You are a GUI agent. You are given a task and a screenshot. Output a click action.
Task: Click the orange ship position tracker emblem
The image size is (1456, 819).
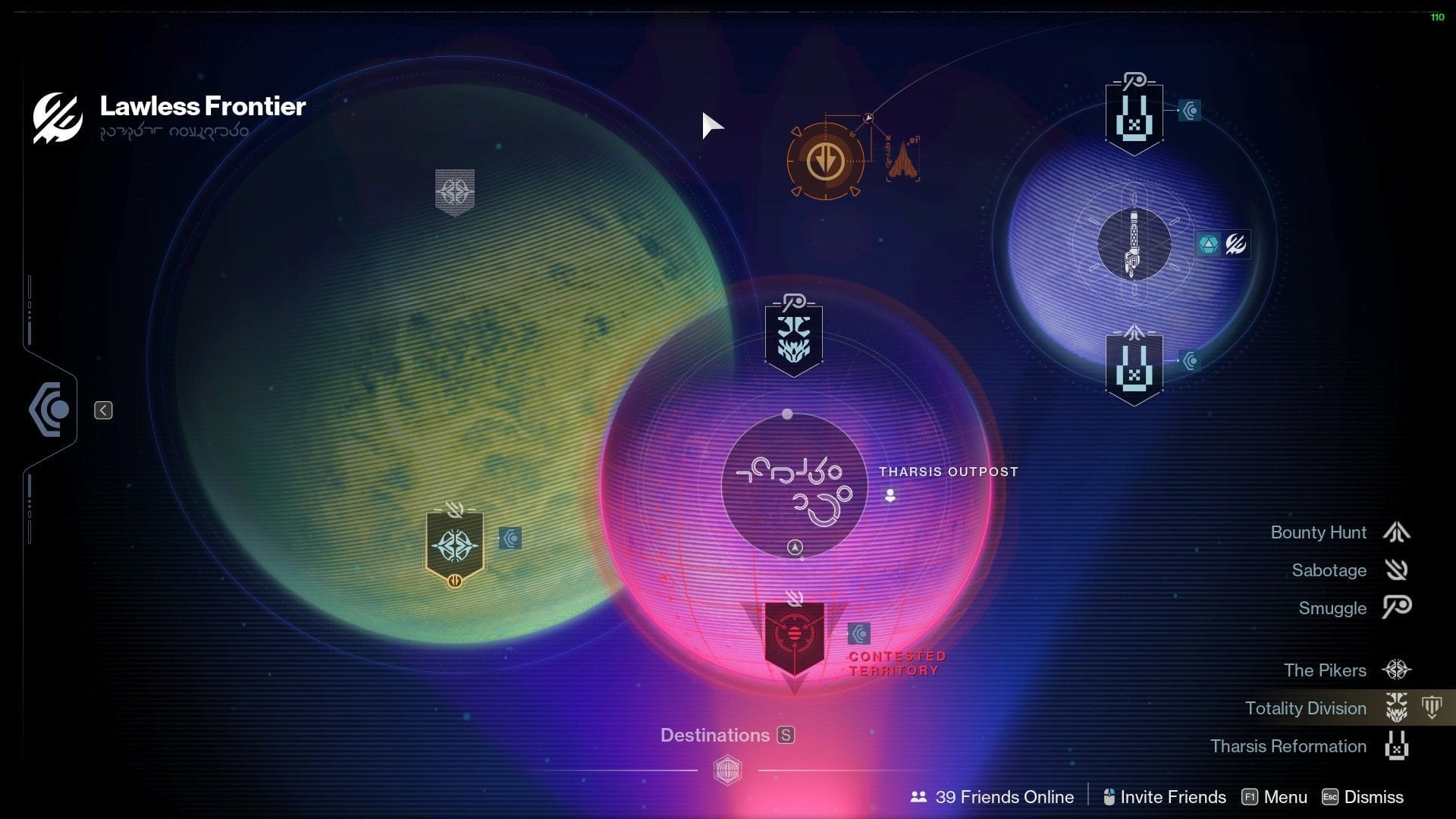825,162
